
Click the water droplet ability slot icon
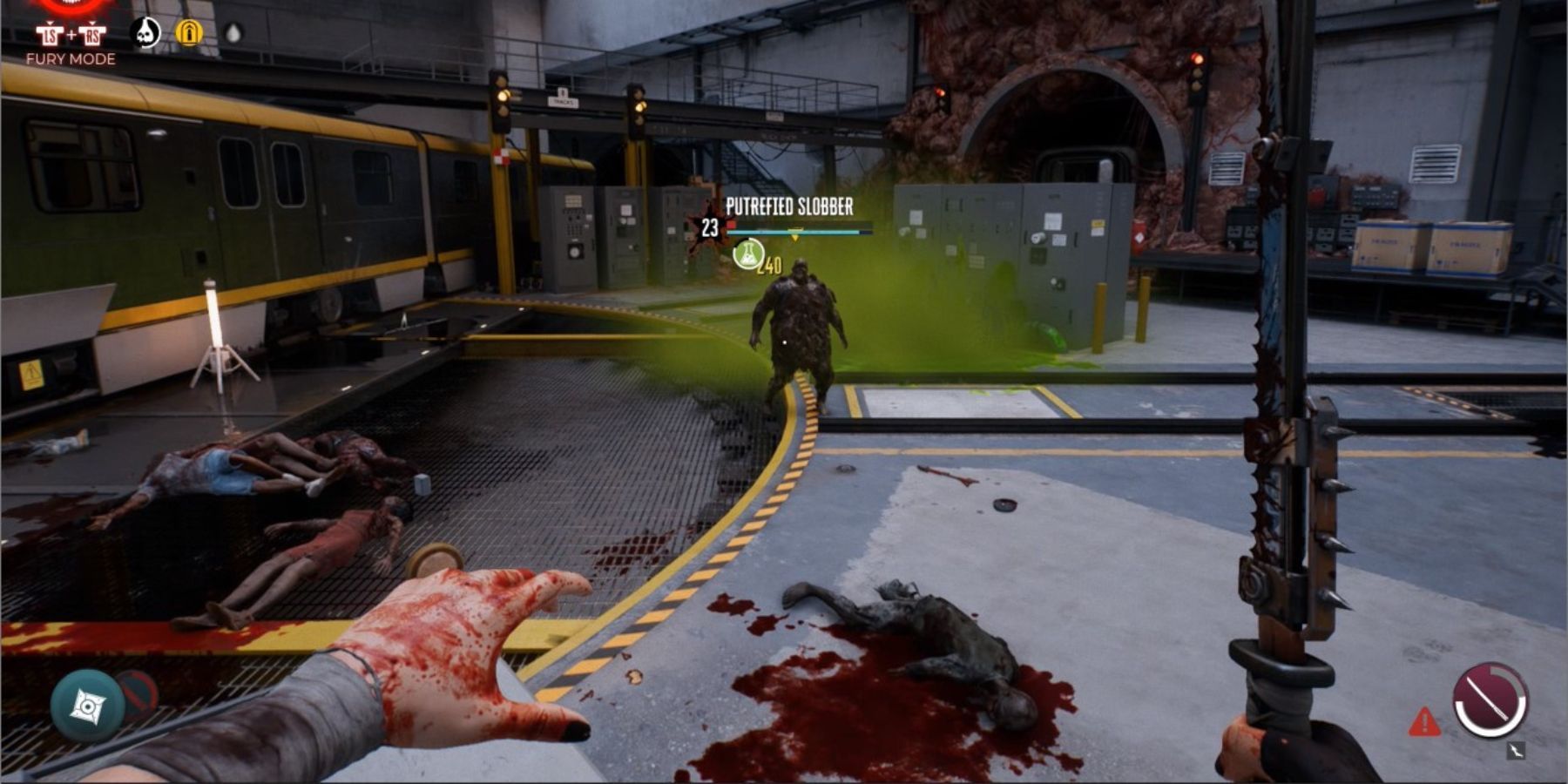click(233, 32)
